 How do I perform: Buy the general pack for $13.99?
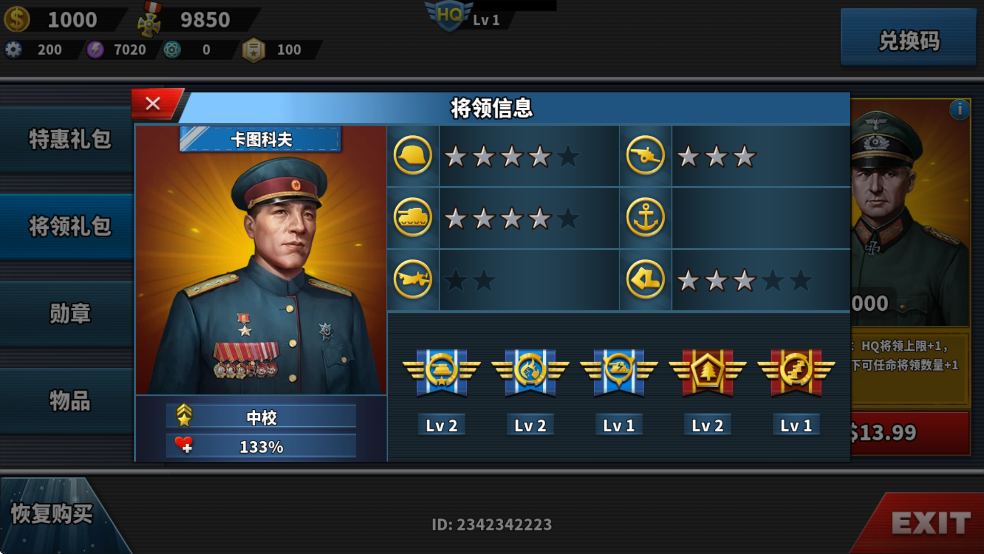coord(908,432)
